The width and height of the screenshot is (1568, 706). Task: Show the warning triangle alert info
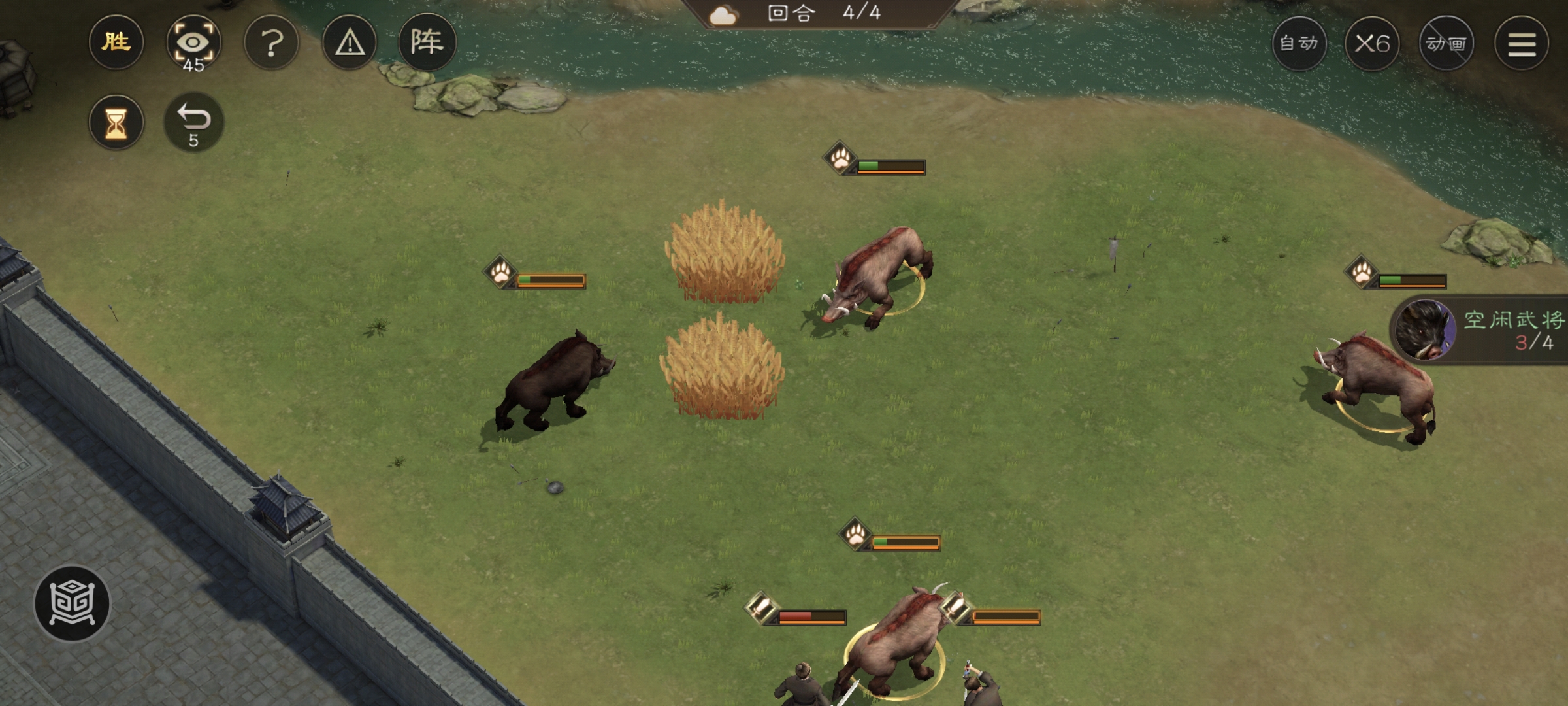pyautogui.click(x=350, y=43)
